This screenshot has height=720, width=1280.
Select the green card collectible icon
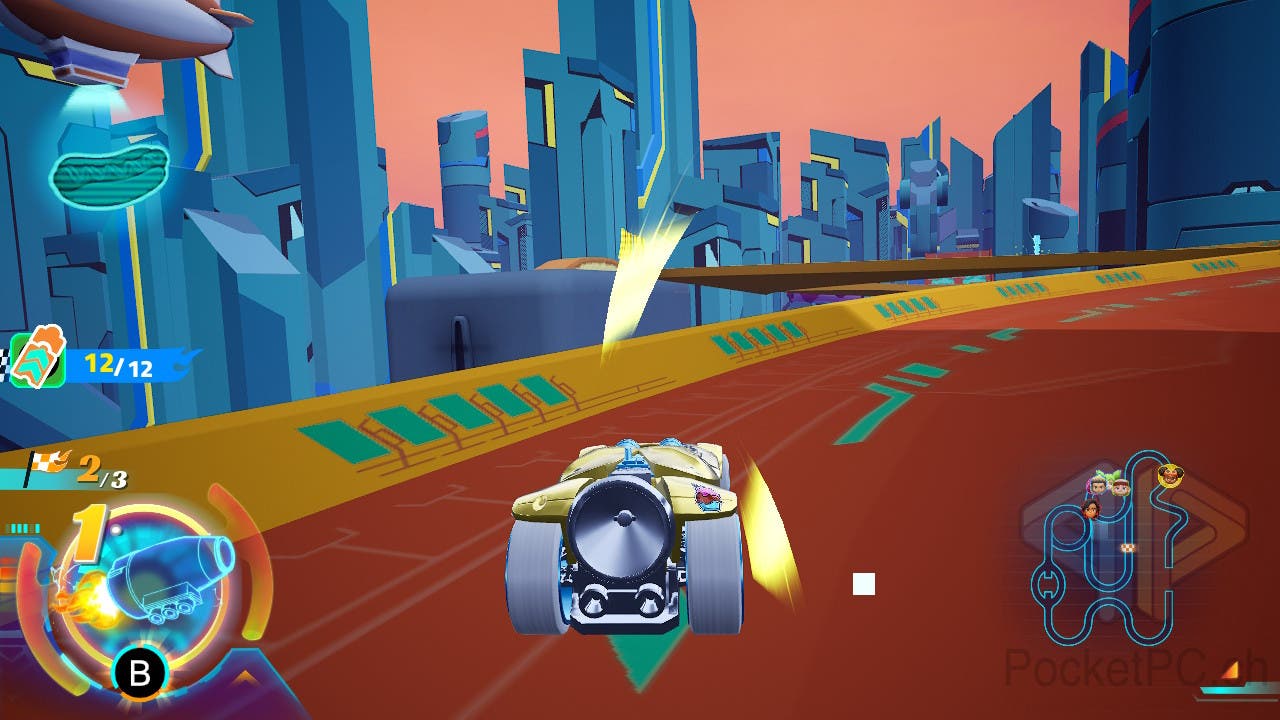38,360
